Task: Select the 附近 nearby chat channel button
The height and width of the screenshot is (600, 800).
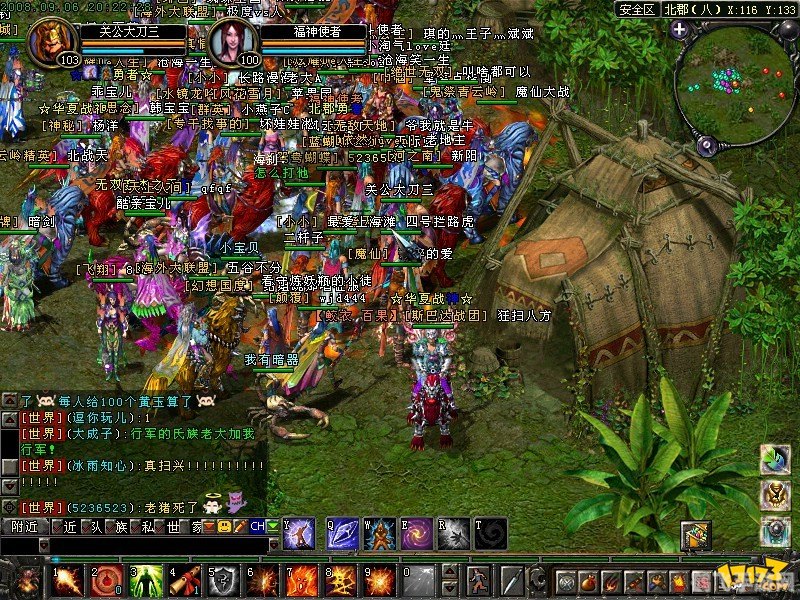Action: tap(25, 526)
